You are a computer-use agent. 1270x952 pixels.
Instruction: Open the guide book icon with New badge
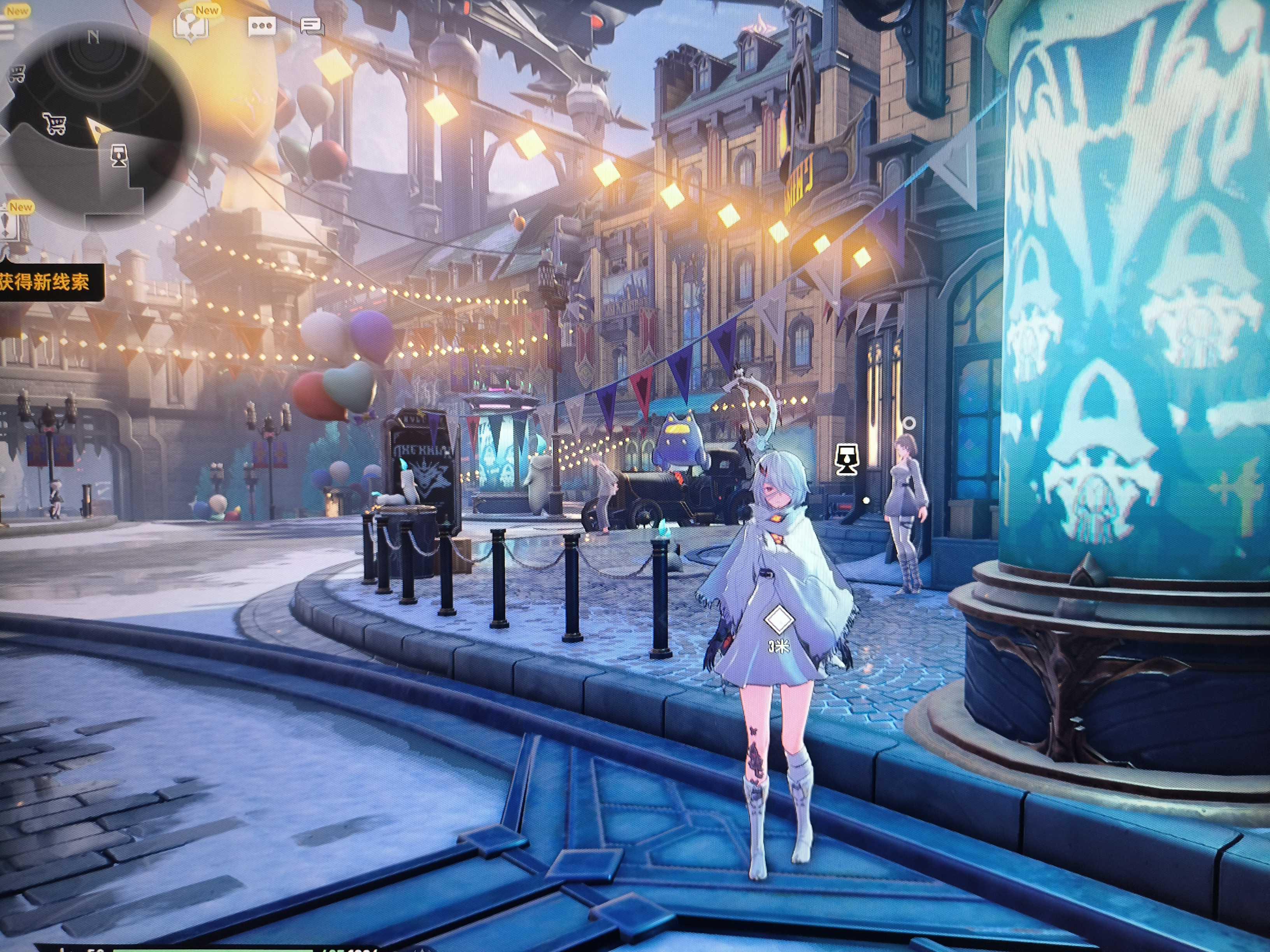click(x=191, y=26)
